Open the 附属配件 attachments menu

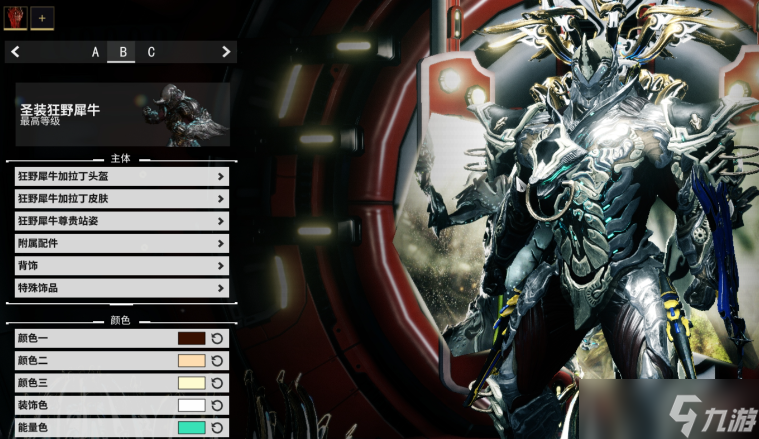point(122,243)
